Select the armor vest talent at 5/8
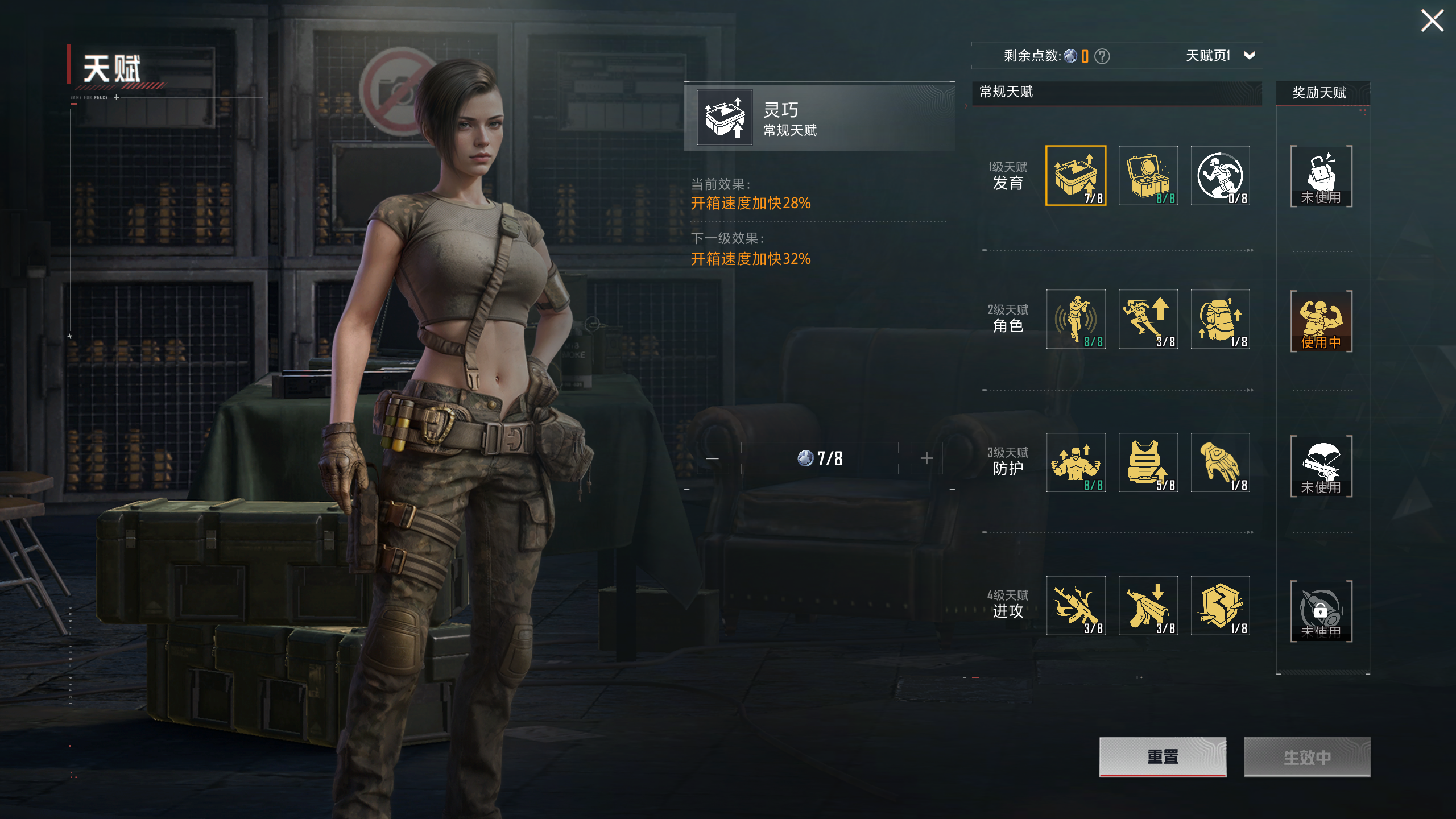1456x819 pixels. click(x=1148, y=462)
